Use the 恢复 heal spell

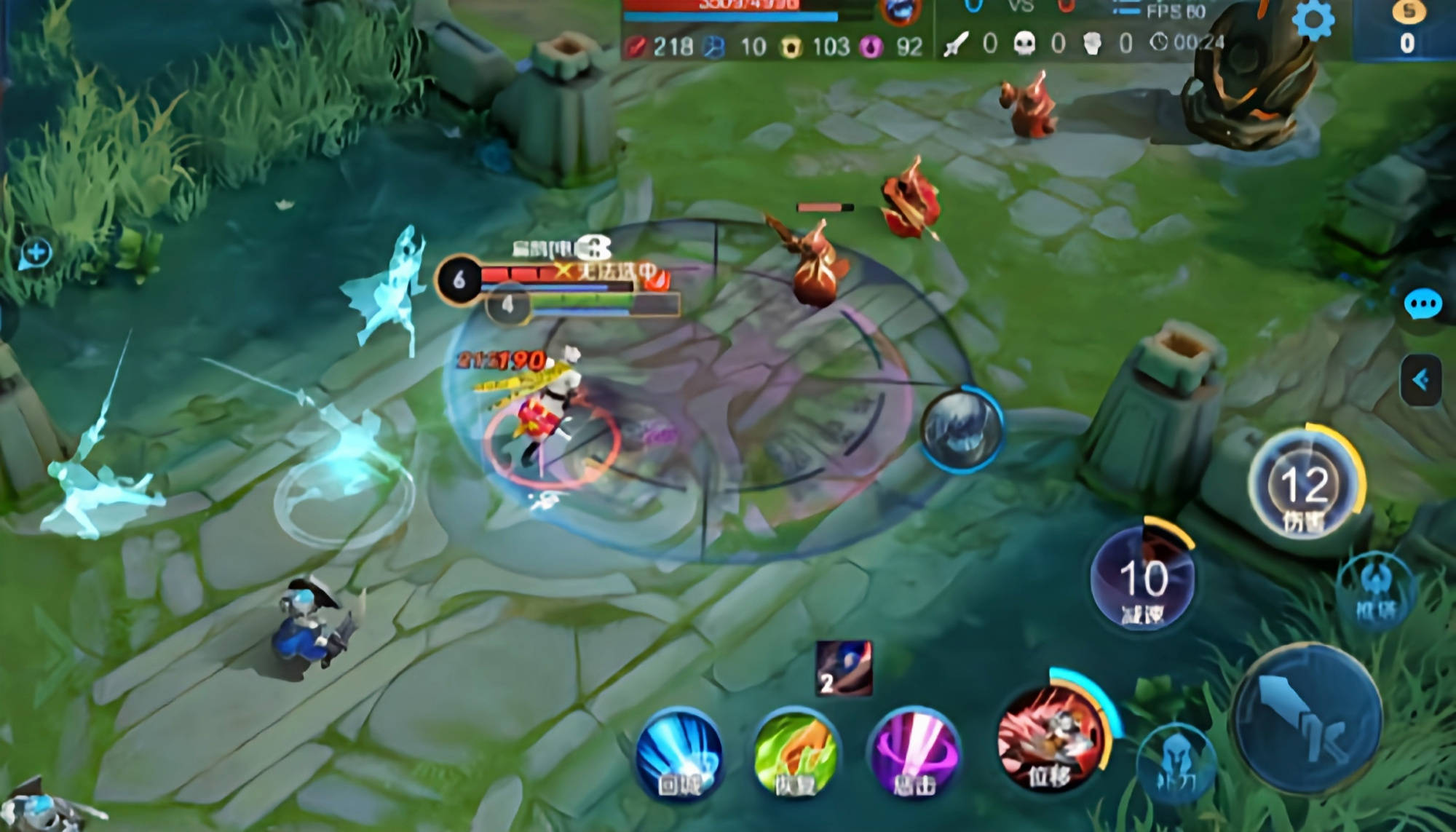795,755
